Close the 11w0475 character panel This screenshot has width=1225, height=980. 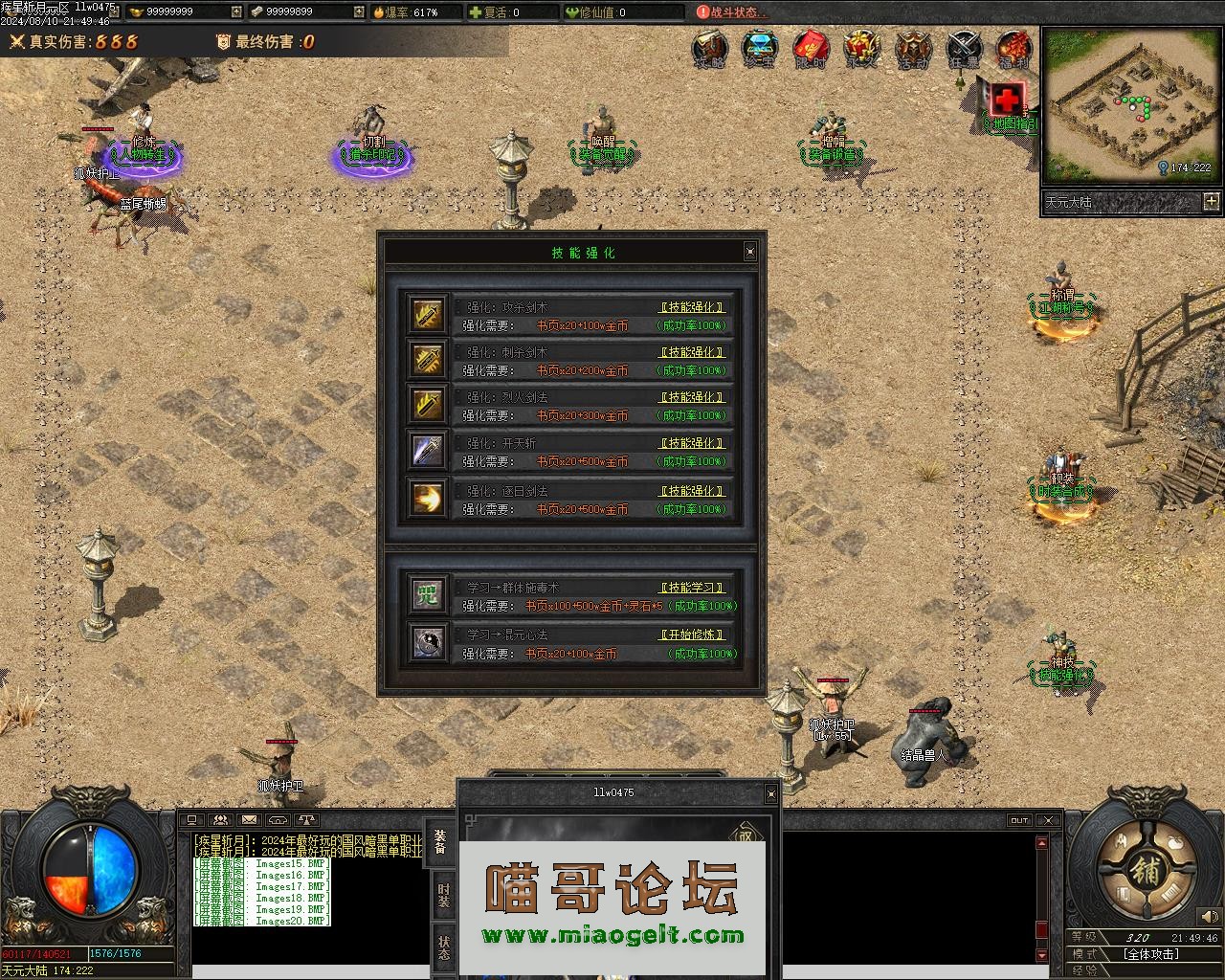[x=770, y=793]
